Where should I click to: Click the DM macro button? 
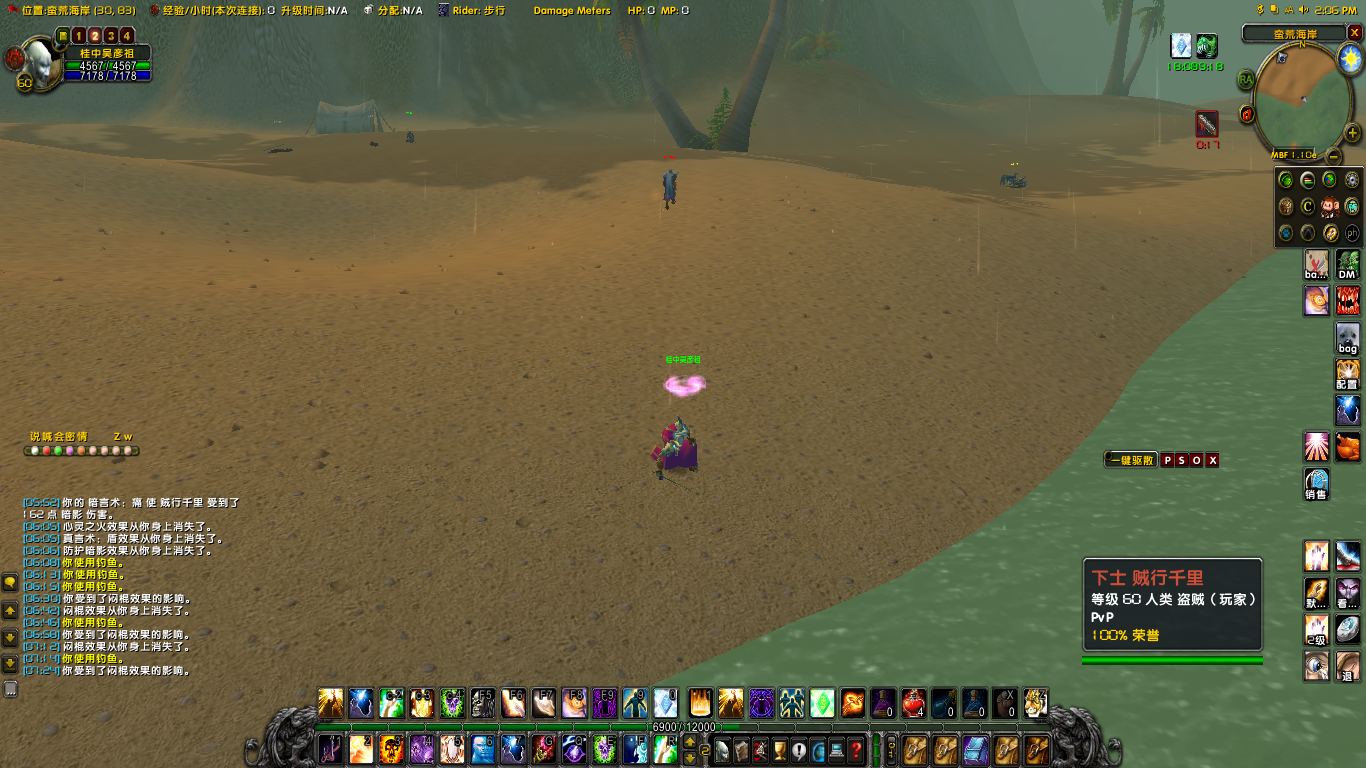pyautogui.click(x=1347, y=265)
